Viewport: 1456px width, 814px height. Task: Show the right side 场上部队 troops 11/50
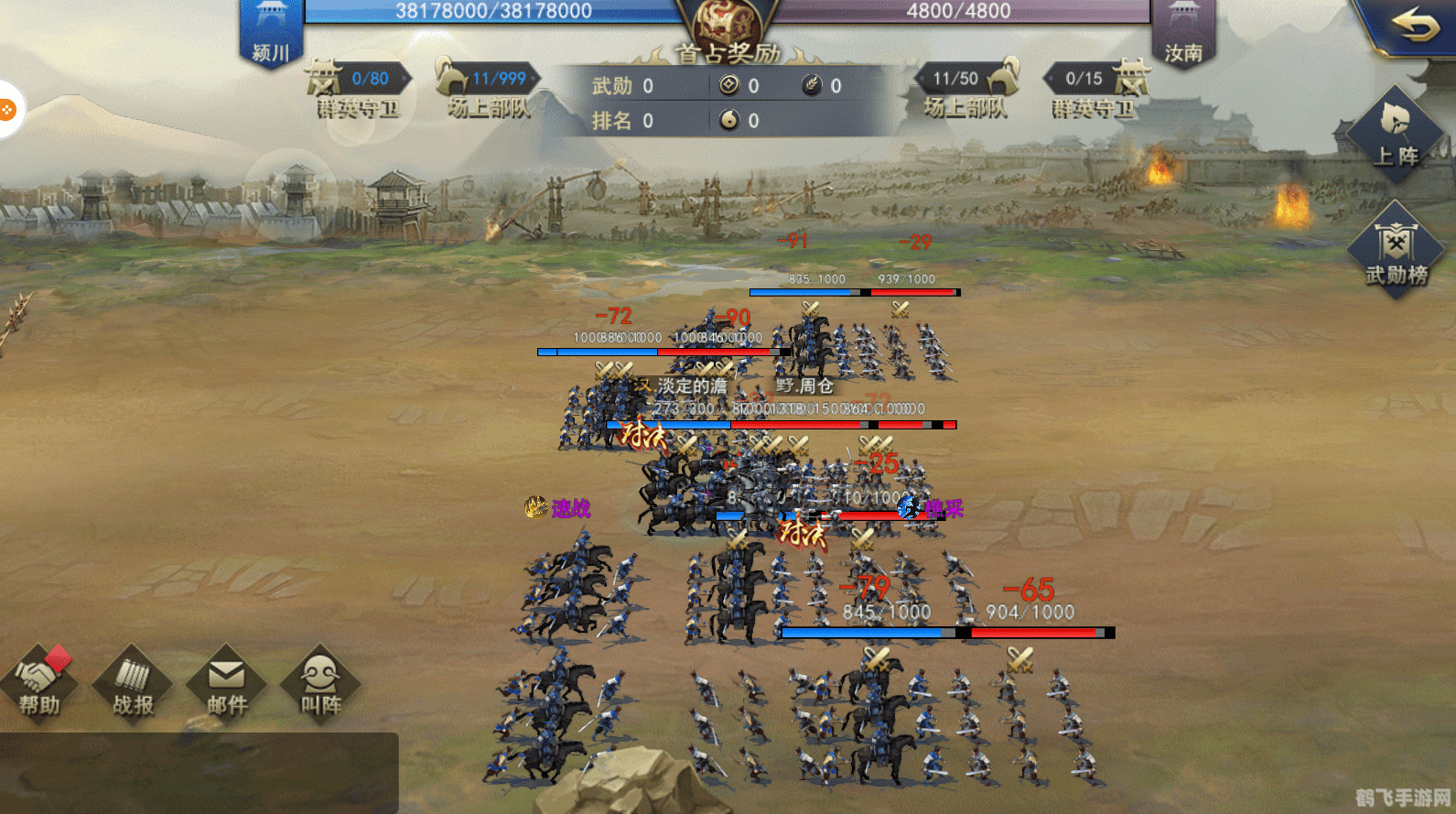966,90
